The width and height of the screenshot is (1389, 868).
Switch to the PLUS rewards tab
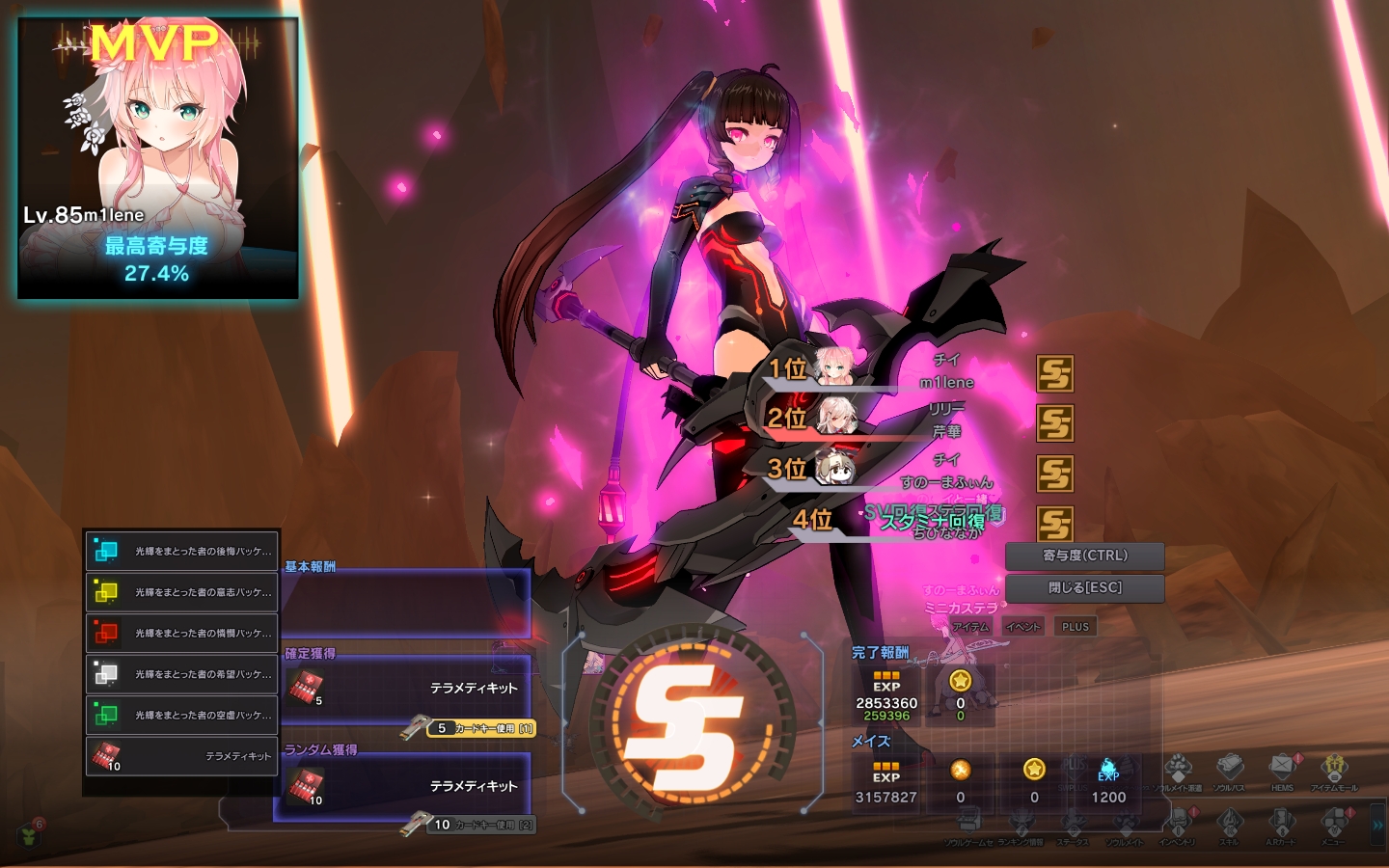coord(1075,627)
